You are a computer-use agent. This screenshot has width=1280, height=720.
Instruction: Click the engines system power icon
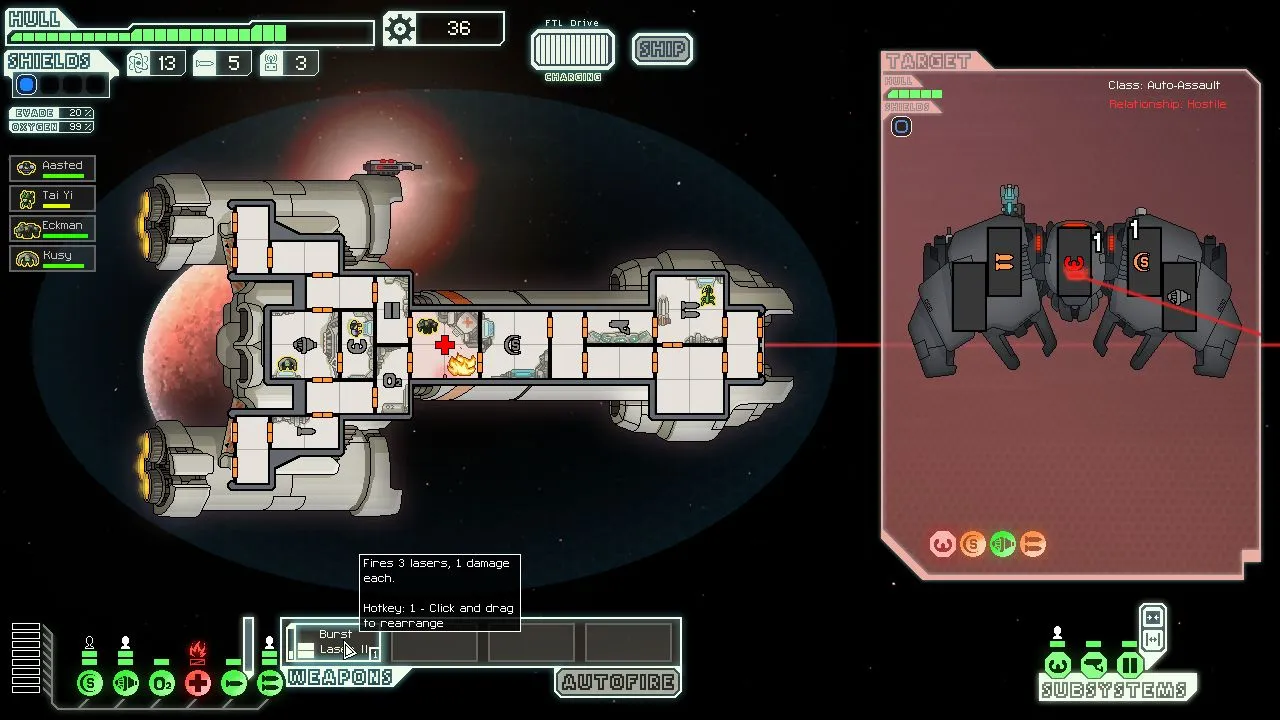coord(126,684)
